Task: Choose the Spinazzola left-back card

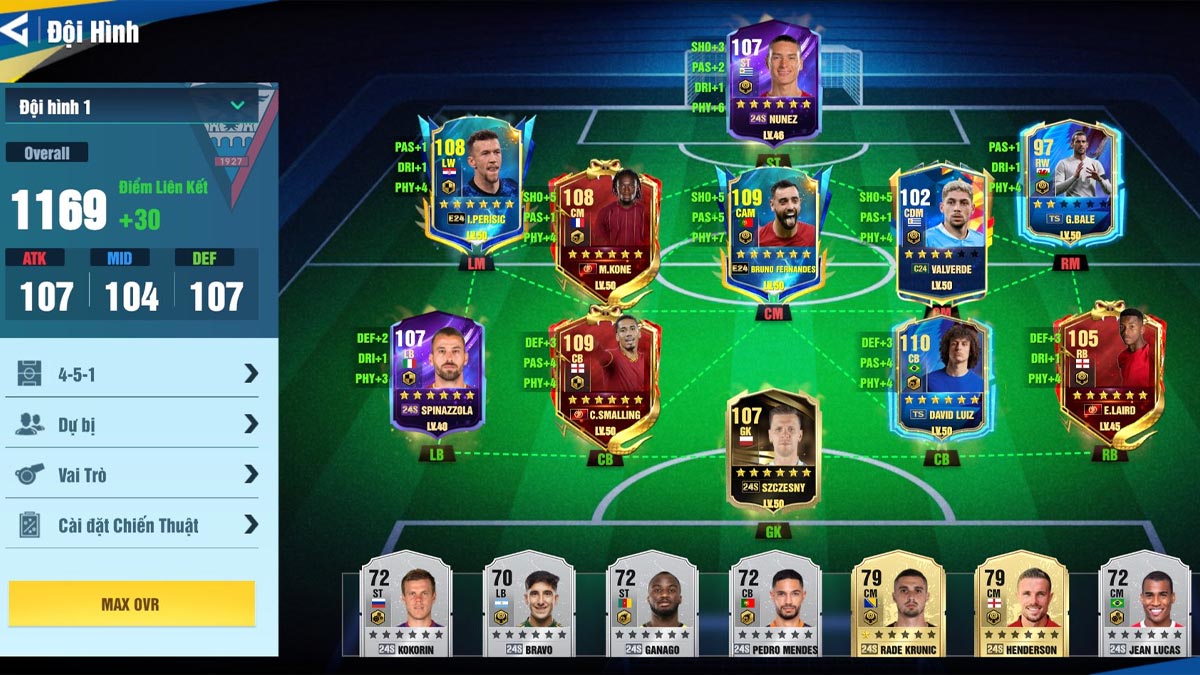Action: coord(437,372)
